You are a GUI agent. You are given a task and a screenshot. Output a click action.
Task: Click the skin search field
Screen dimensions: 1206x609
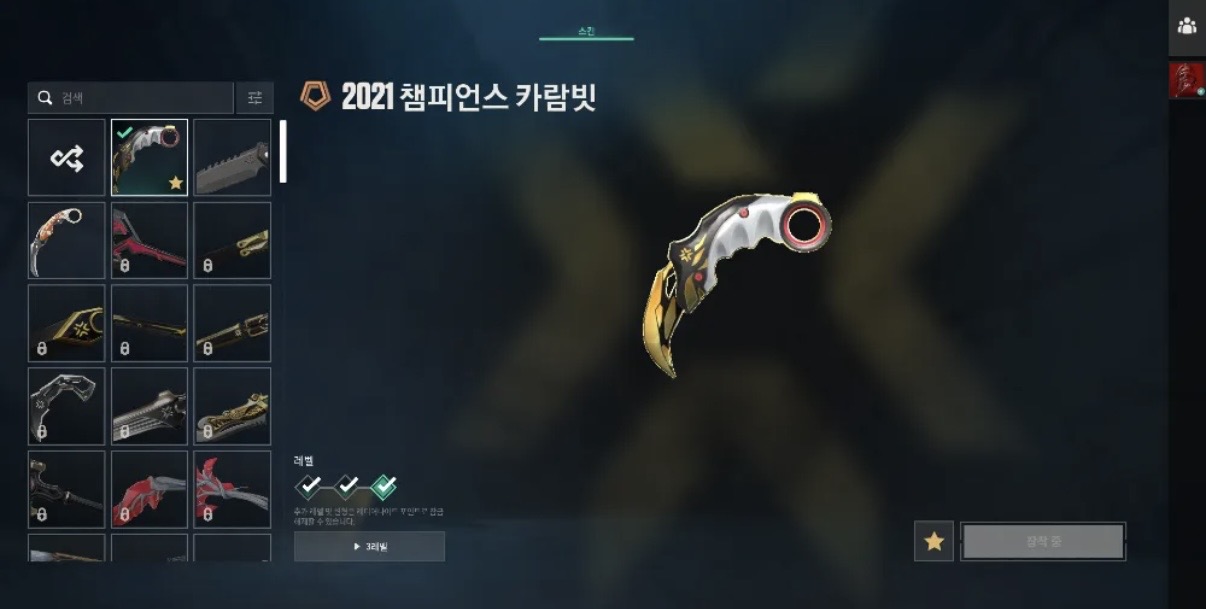[140, 98]
